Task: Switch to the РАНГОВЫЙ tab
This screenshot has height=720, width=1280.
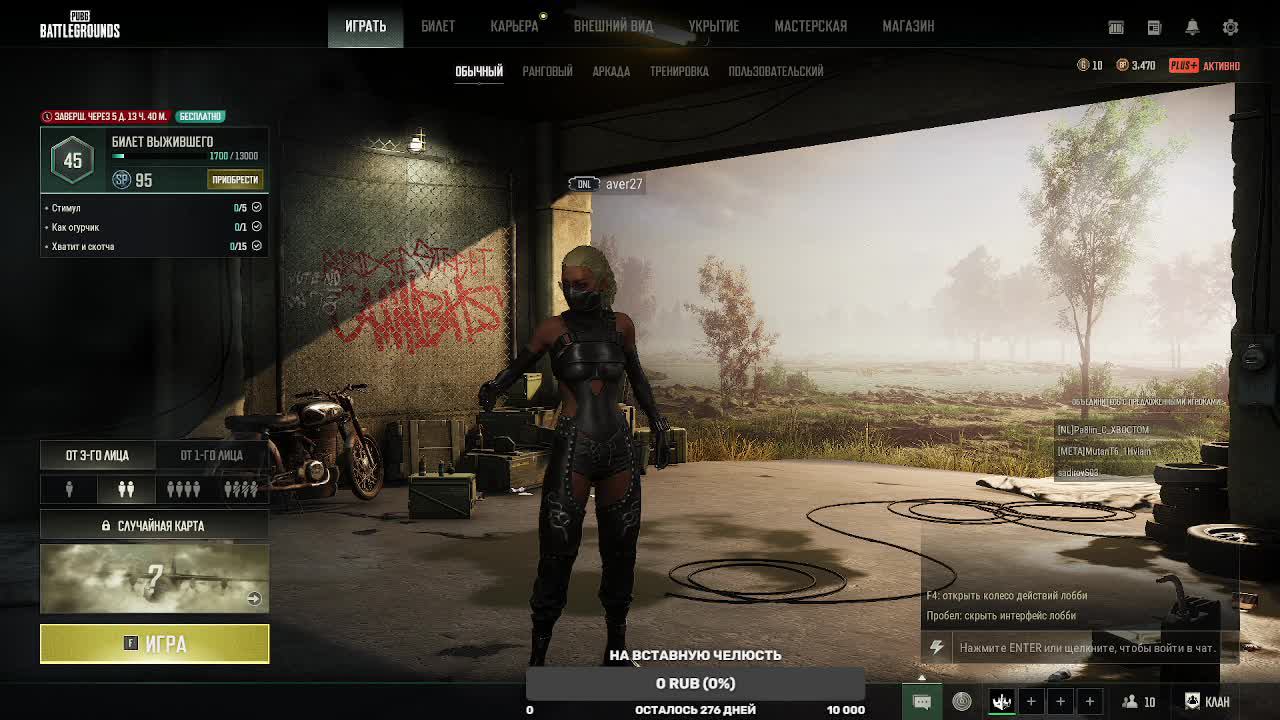Action: 547,71
